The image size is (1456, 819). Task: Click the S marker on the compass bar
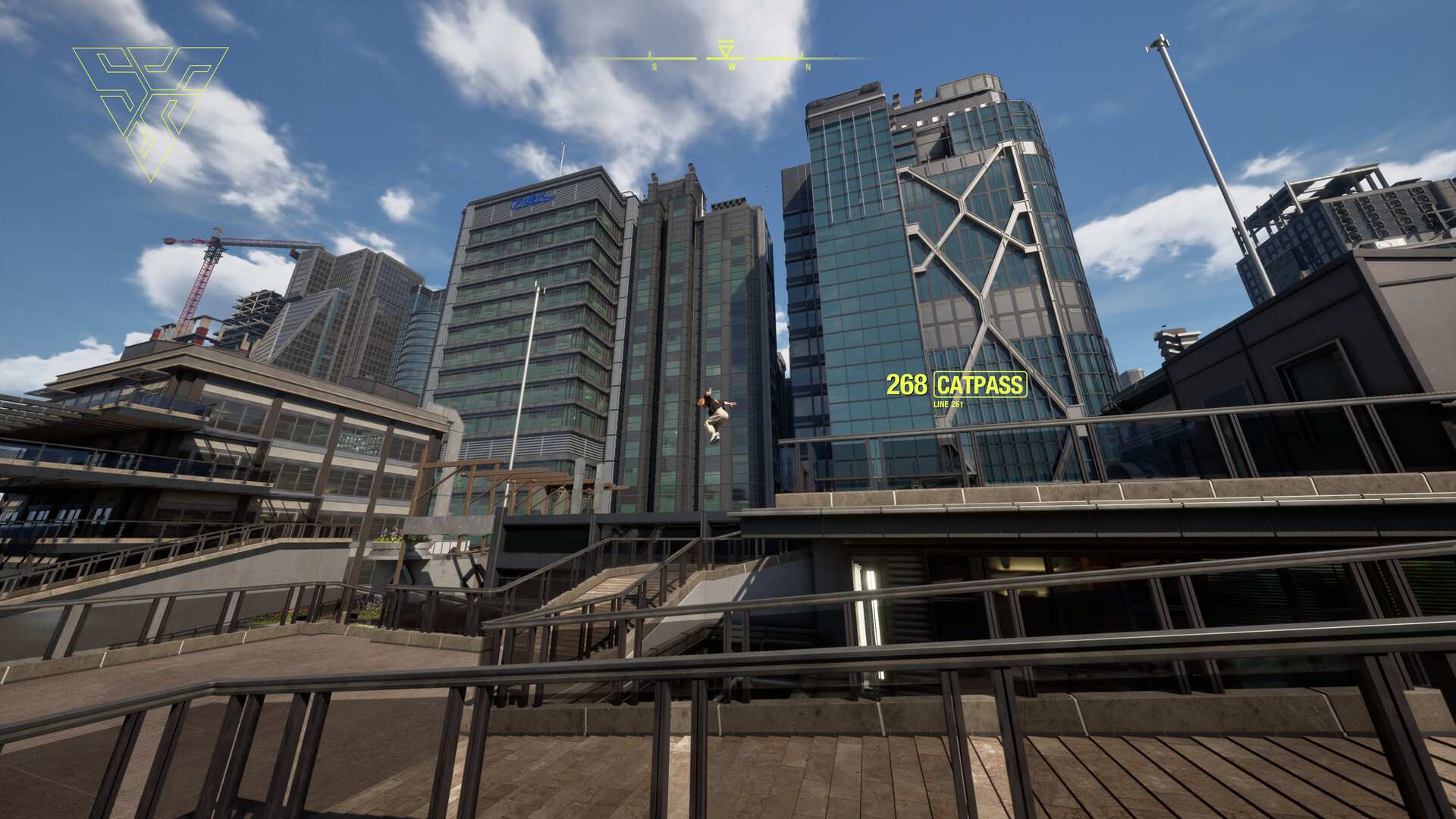(654, 67)
